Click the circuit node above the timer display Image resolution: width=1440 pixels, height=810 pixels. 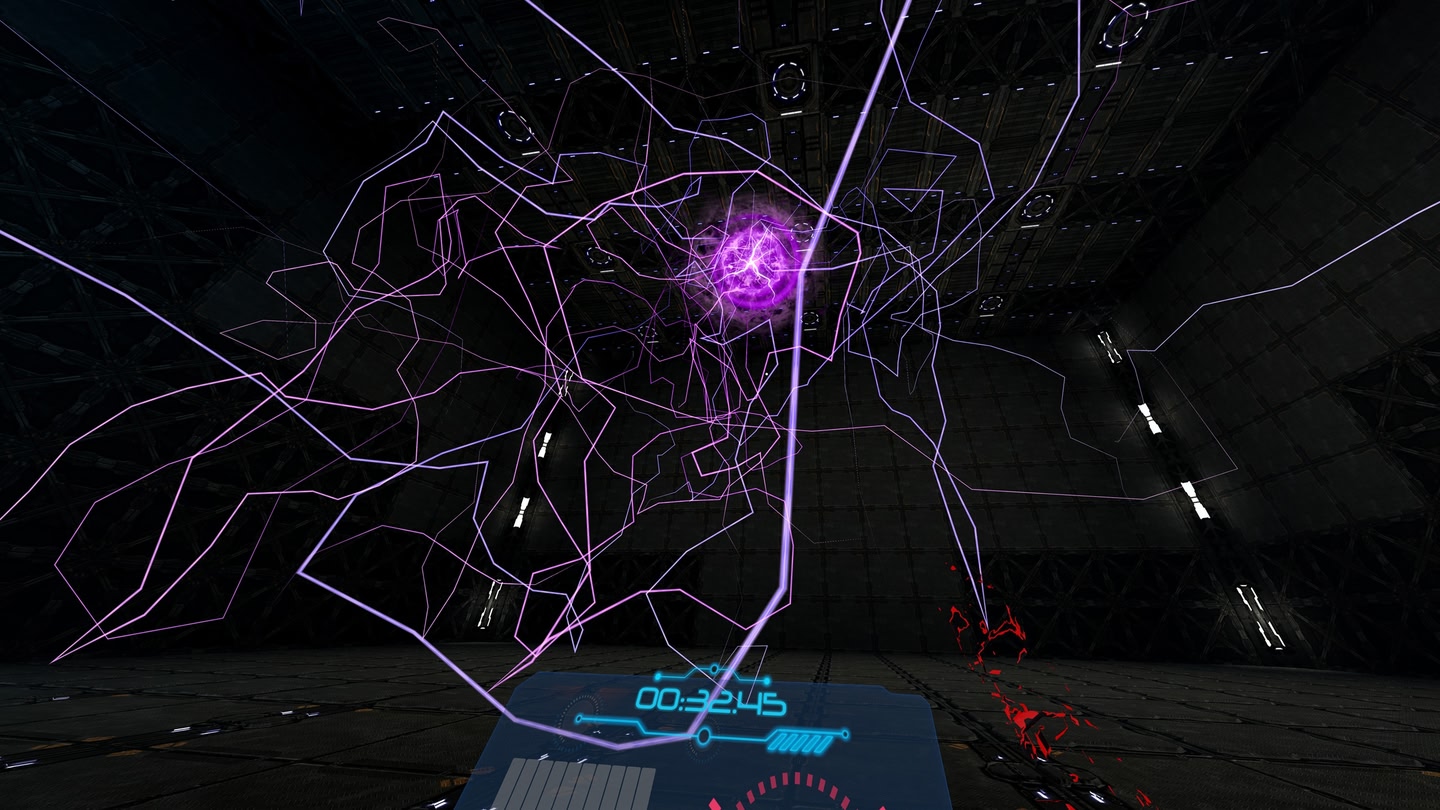tap(715, 668)
